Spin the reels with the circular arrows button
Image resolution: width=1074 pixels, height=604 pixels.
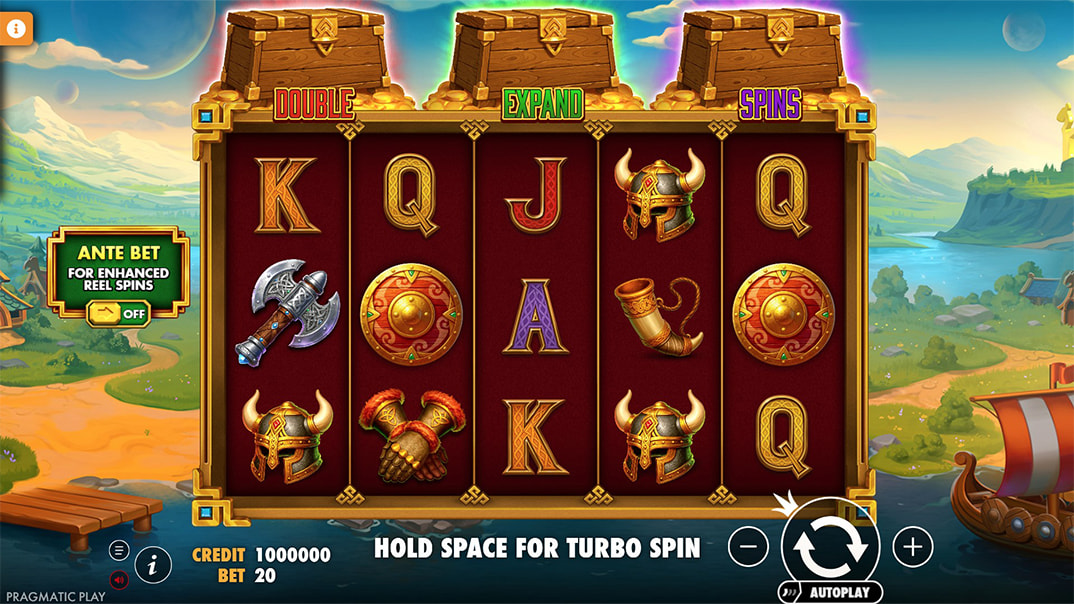point(830,545)
